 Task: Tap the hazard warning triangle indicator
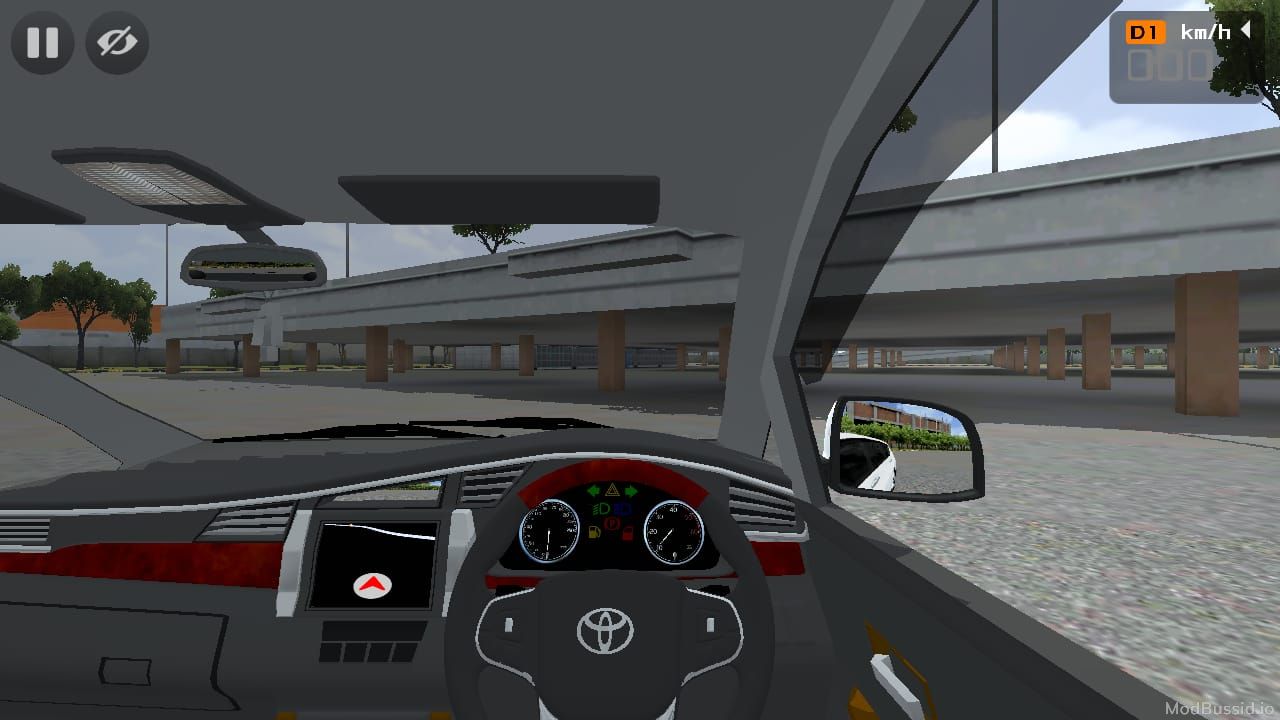pyautogui.click(x=612, y=490)
